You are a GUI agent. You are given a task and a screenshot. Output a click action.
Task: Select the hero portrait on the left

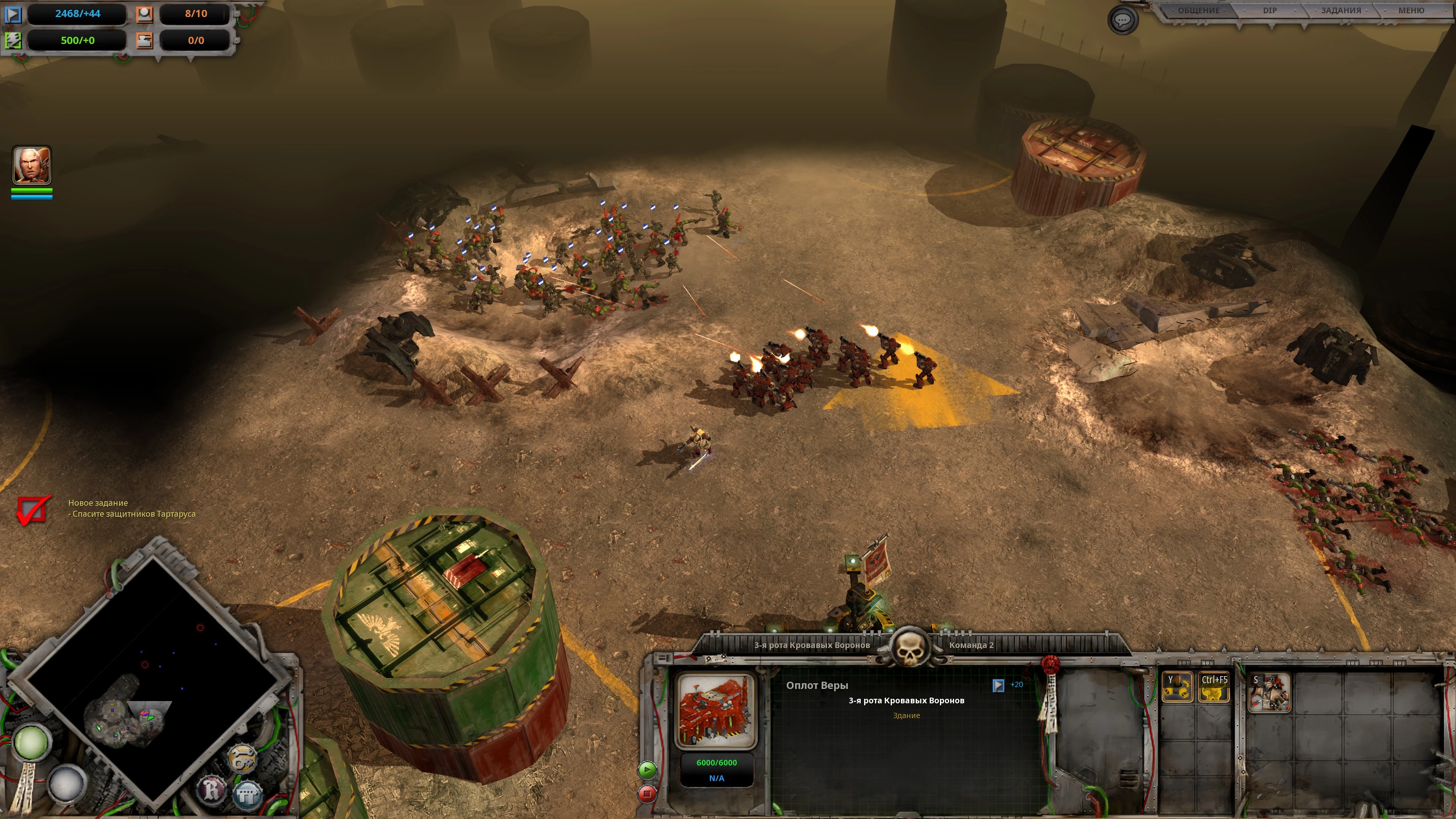click(31, 165)
